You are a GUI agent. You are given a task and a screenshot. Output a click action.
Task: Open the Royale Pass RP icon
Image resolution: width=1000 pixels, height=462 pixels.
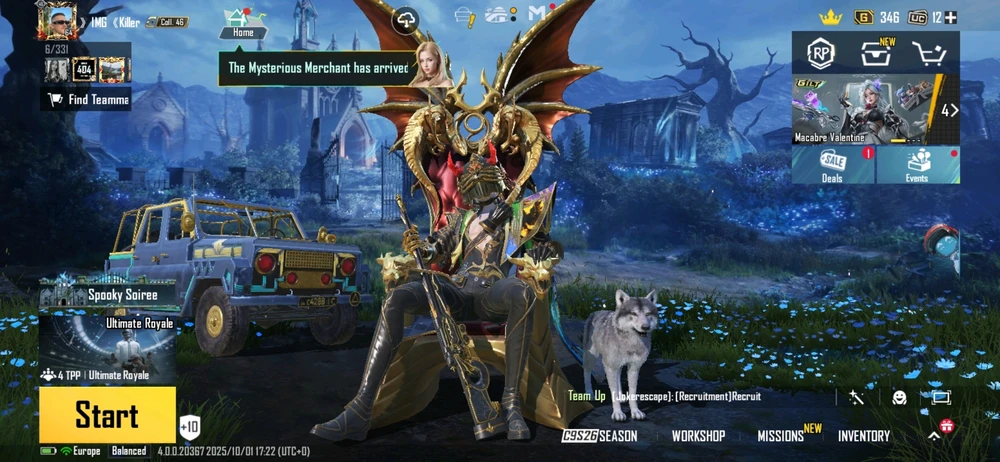point(821,53)
